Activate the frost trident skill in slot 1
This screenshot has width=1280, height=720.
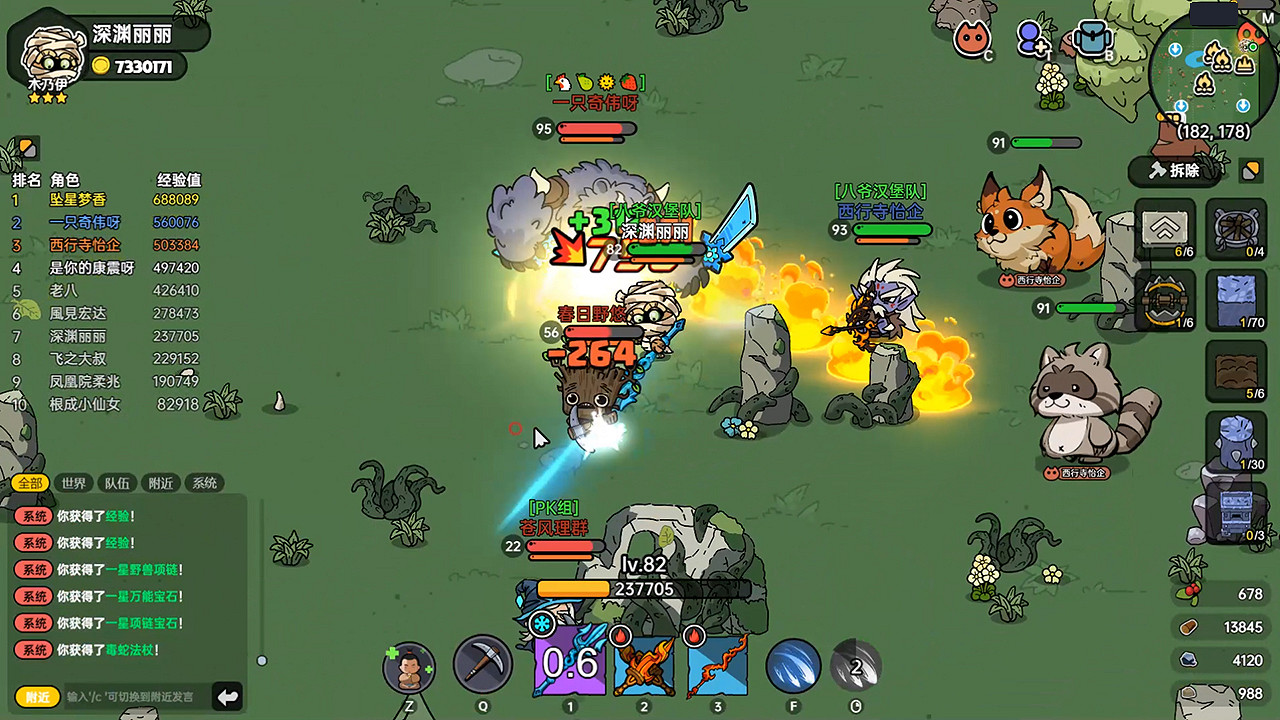click(x=570, y=663)
